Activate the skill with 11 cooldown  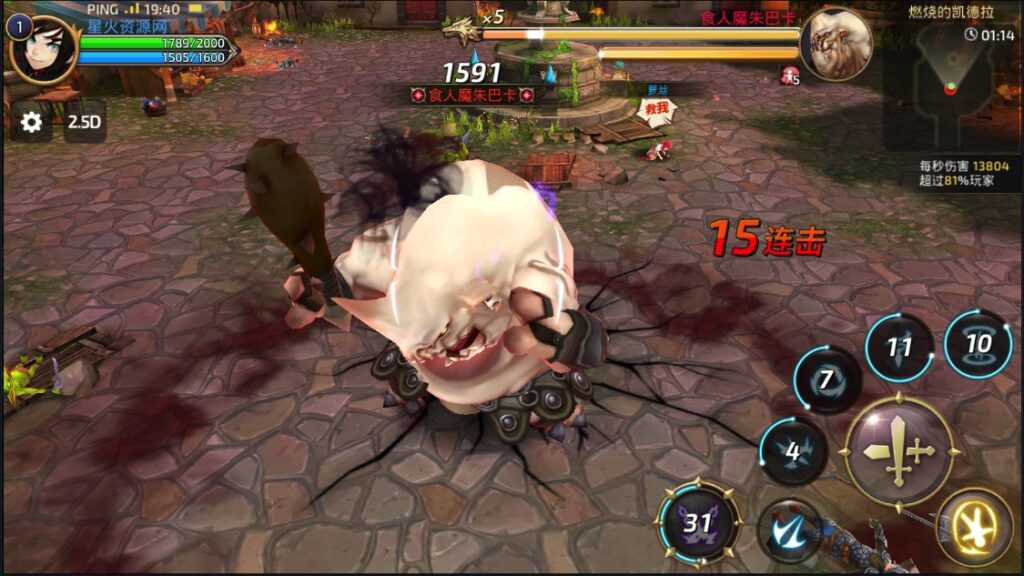click(x=898, y=348)
